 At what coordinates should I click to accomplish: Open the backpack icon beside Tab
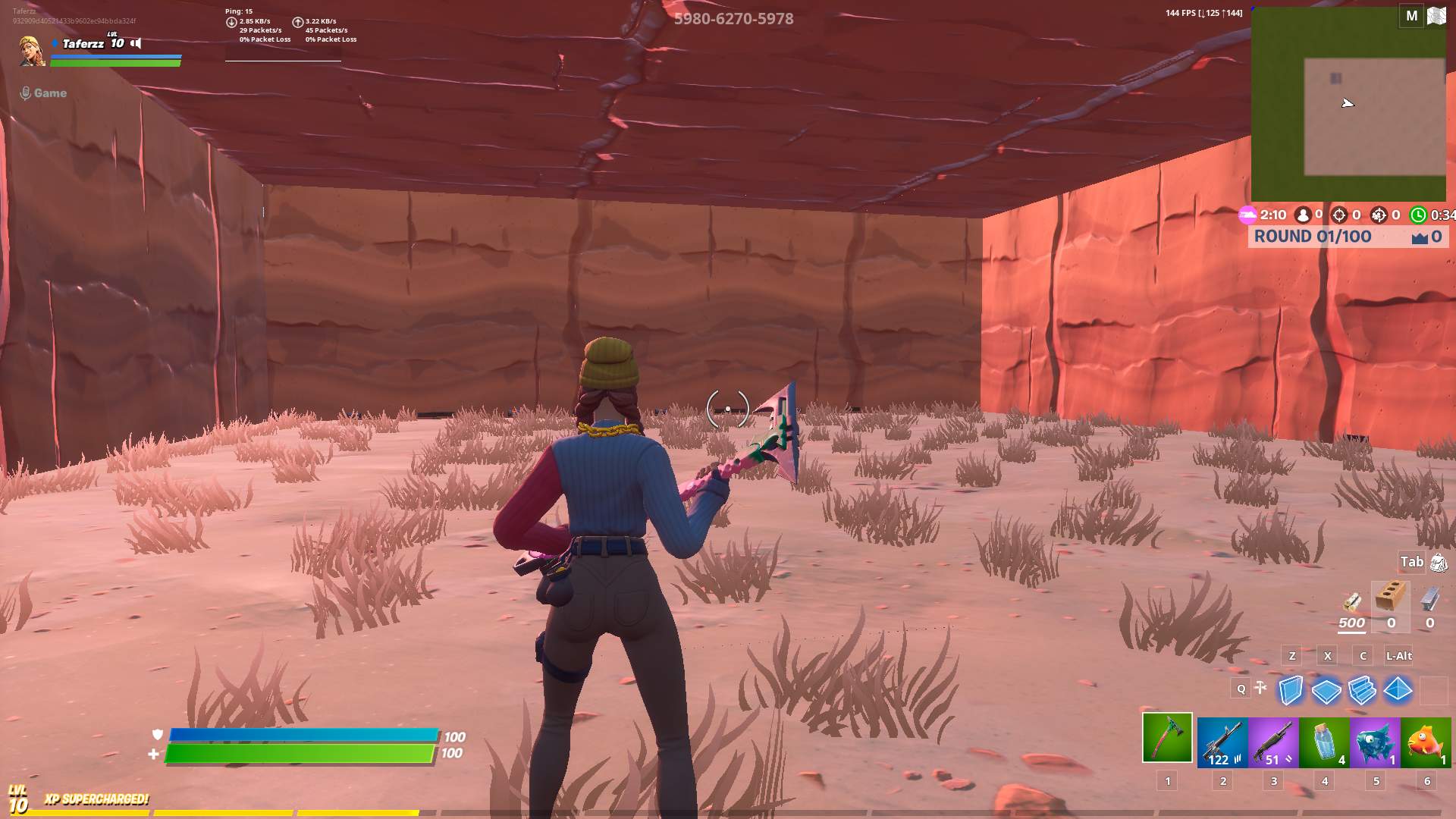(1437, 562)
